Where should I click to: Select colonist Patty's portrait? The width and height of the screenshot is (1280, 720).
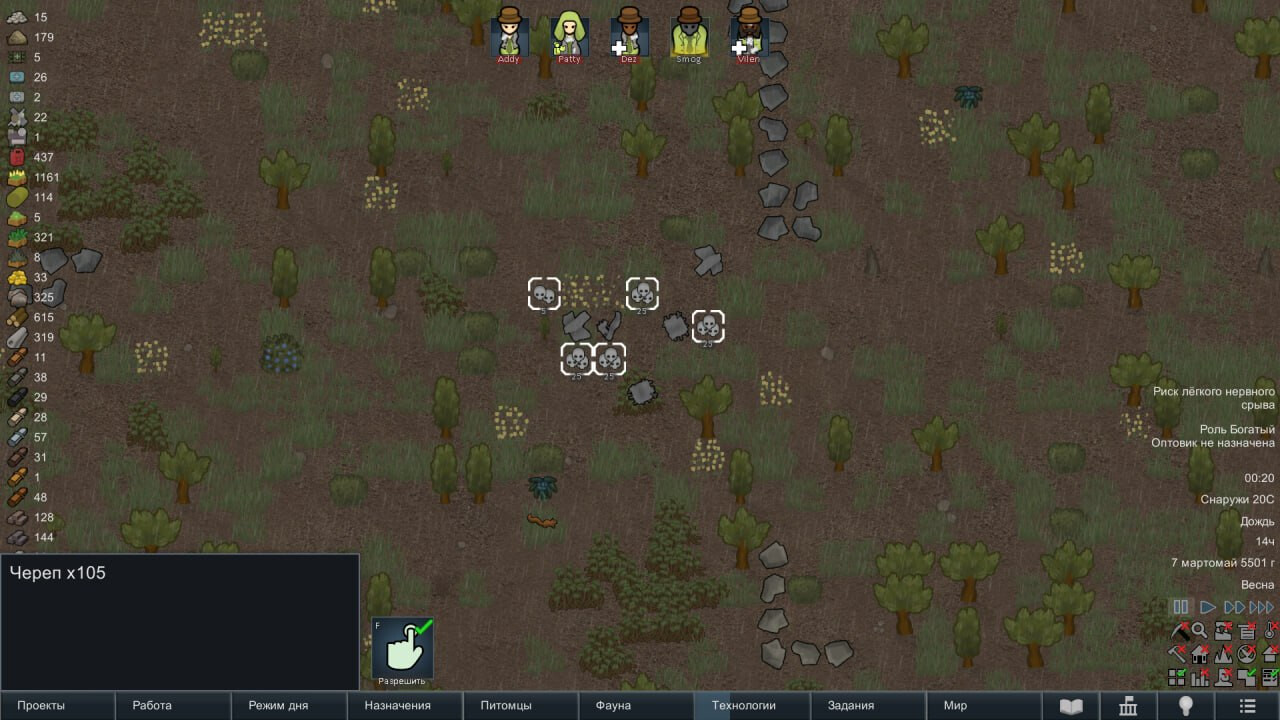(x=569, y=33)
